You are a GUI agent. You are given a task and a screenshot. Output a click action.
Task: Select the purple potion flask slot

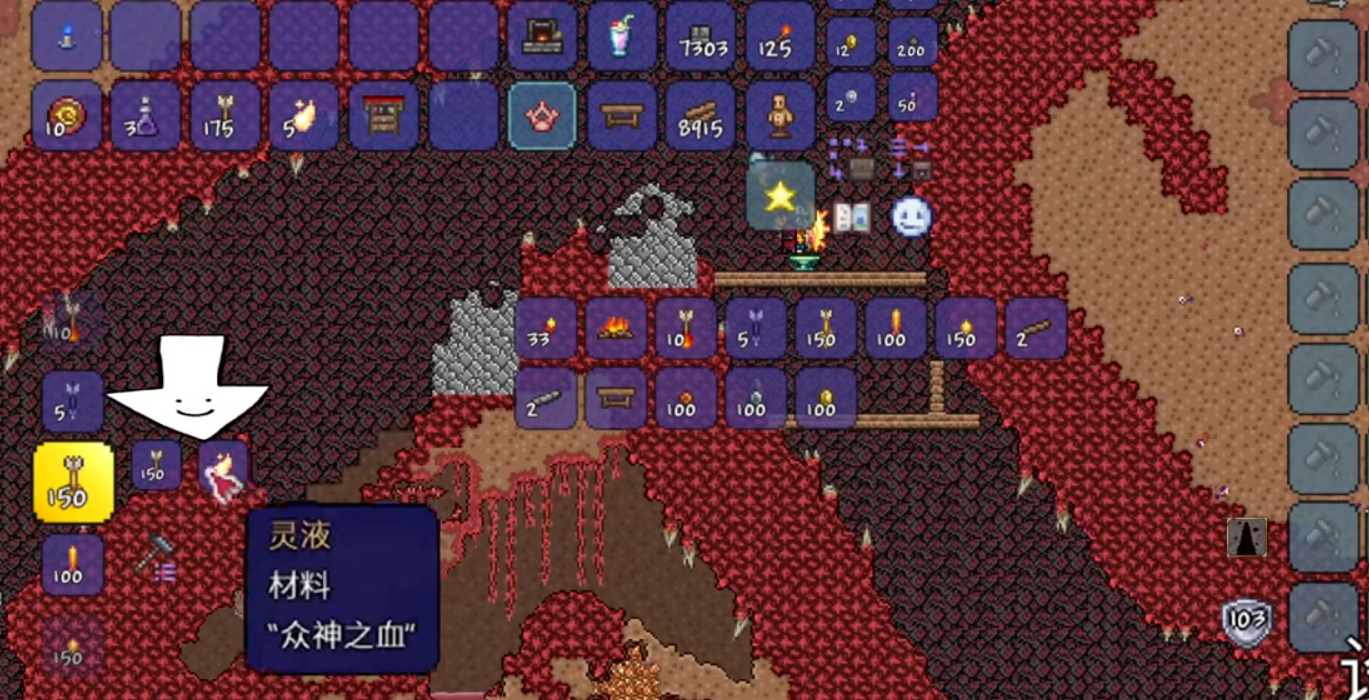tap(146, 117)
